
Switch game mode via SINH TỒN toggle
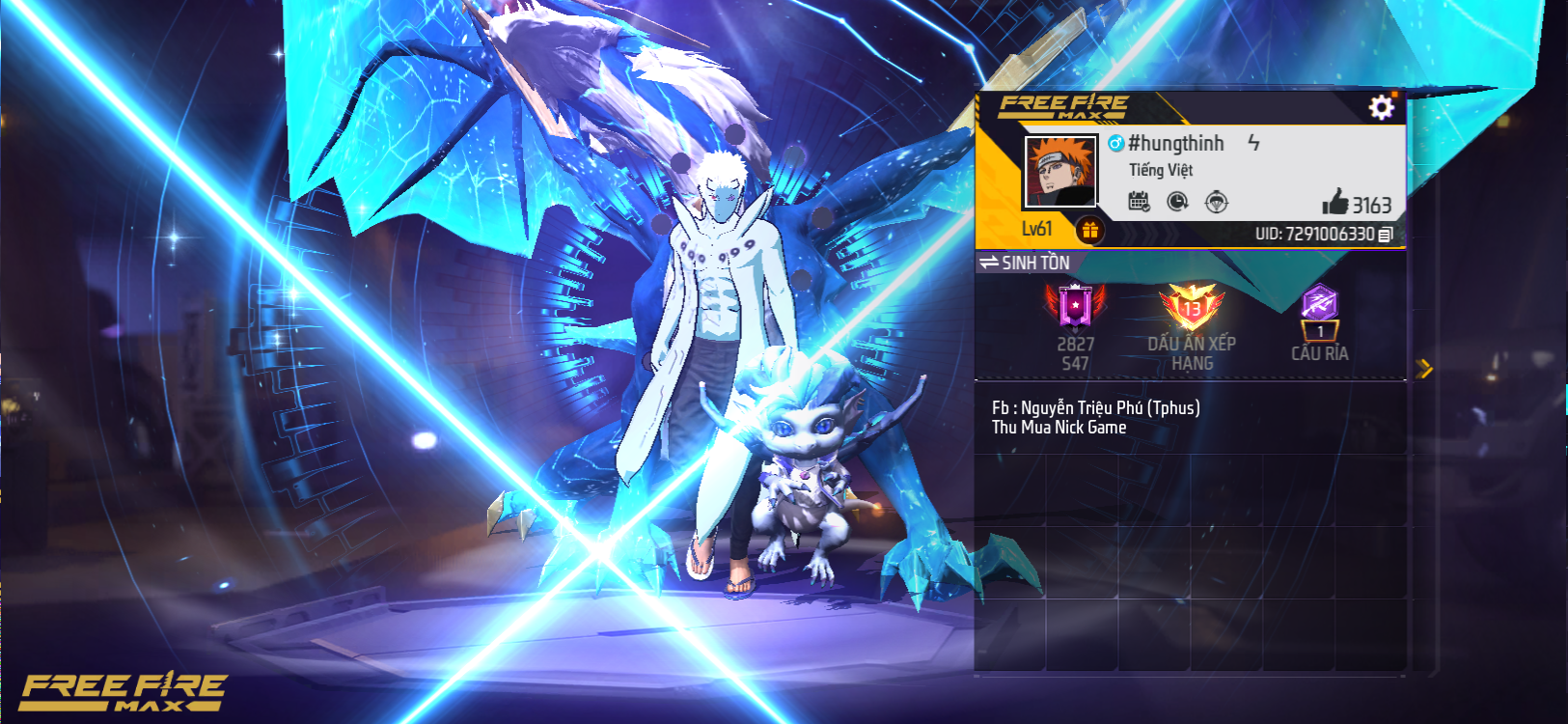point(1025,263)
